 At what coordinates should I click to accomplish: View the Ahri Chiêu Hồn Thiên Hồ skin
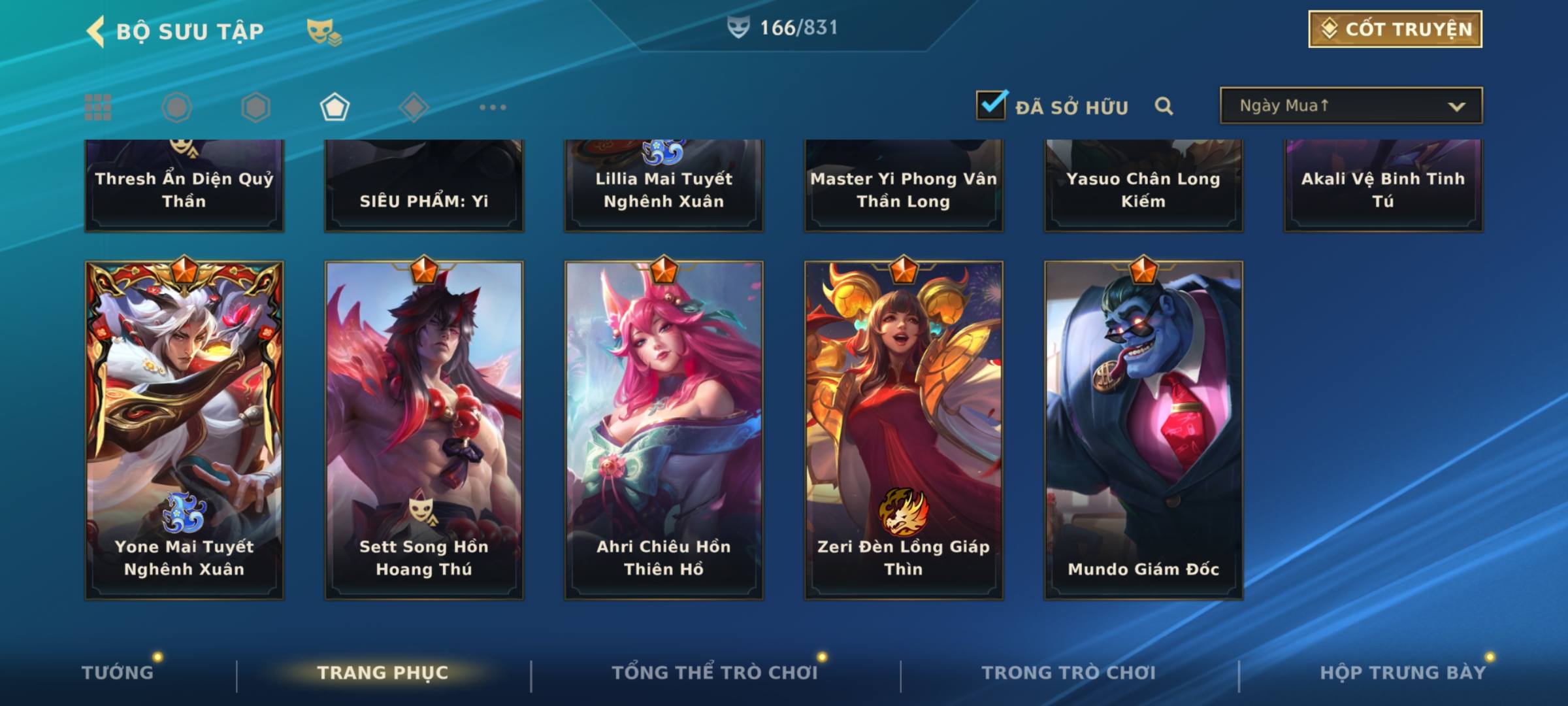(664, 429)
